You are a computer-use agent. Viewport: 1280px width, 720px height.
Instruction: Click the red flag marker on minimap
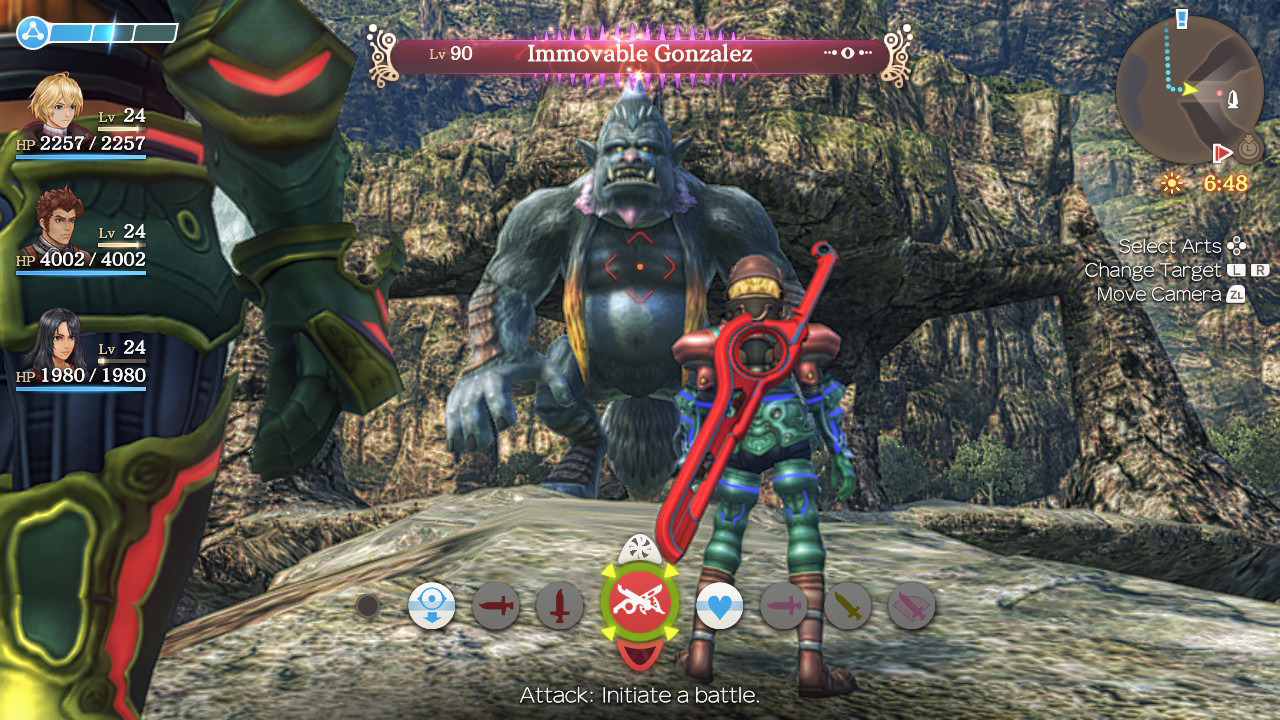pyautogui.click(x=1222, y=153)
